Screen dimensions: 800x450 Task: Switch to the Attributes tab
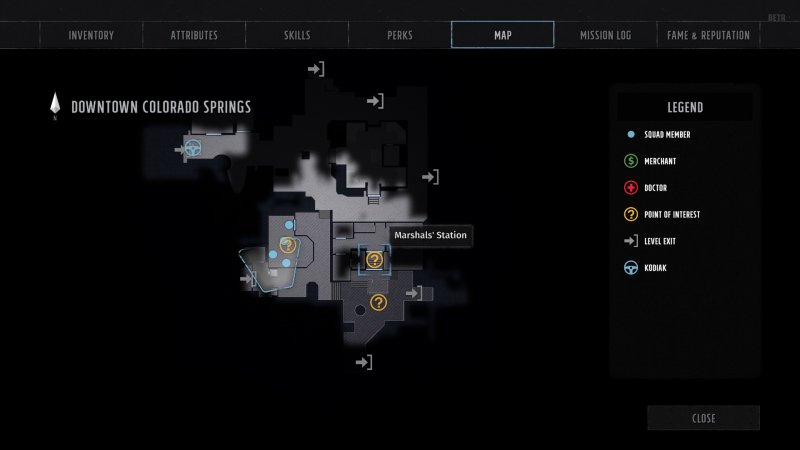click(194, 35)
